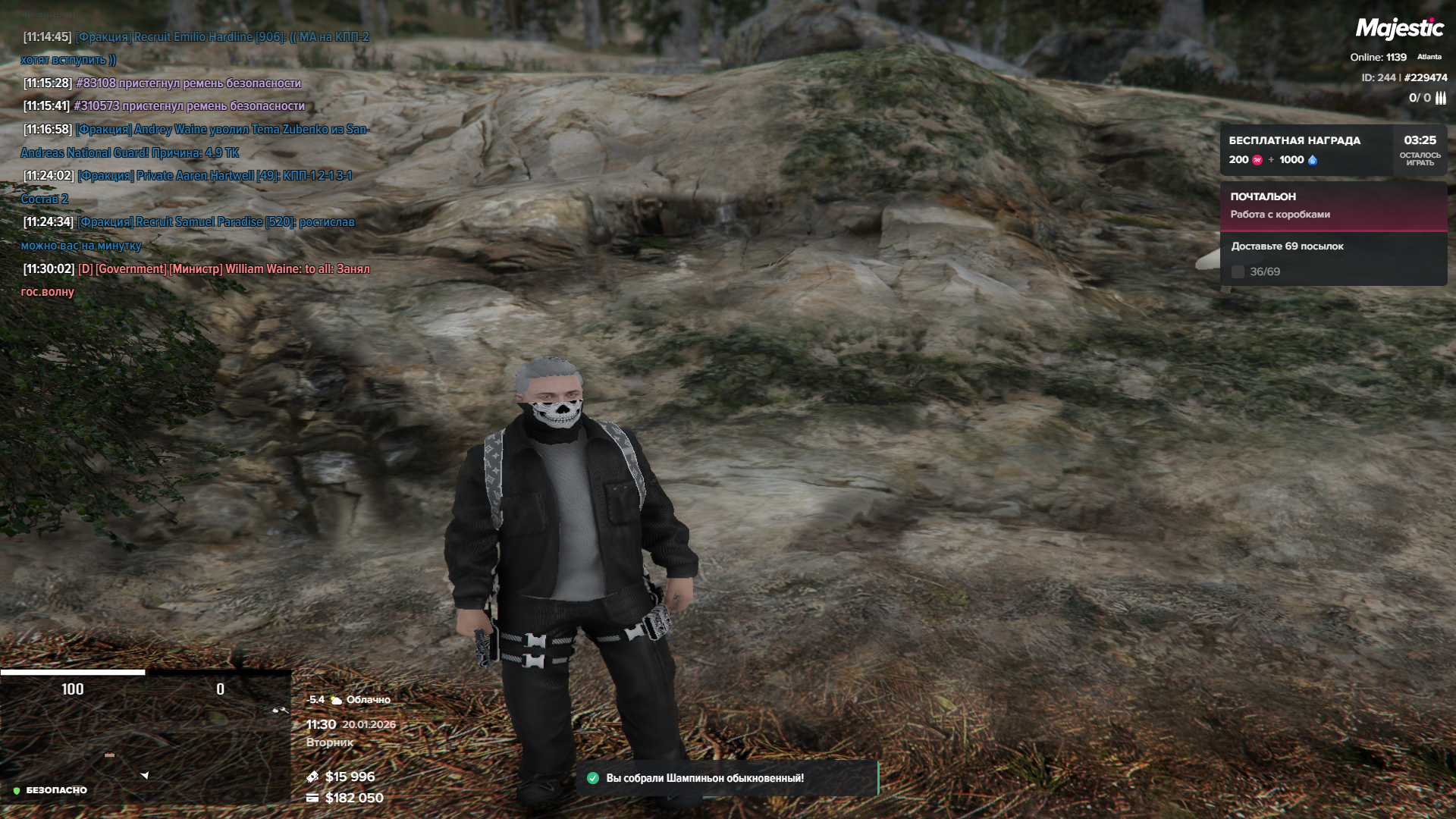Viewport: 1456px width, 819px height.
Task: Click the bank balance $182 050
Action: pyautogui.click(x=353, y=798)
